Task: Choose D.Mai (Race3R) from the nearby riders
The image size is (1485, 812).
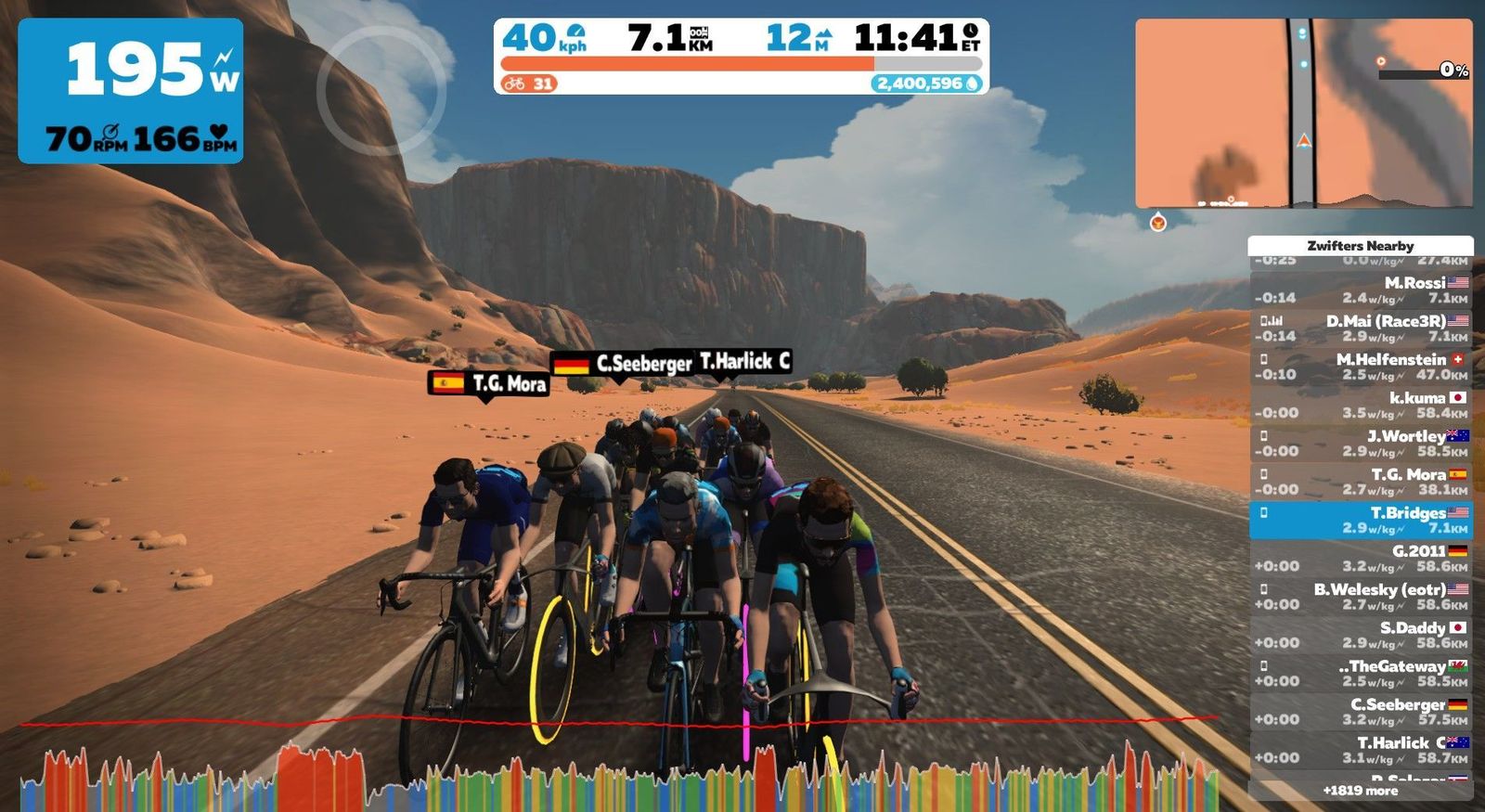Action: pyautogui.click(x=1361, y=329)
